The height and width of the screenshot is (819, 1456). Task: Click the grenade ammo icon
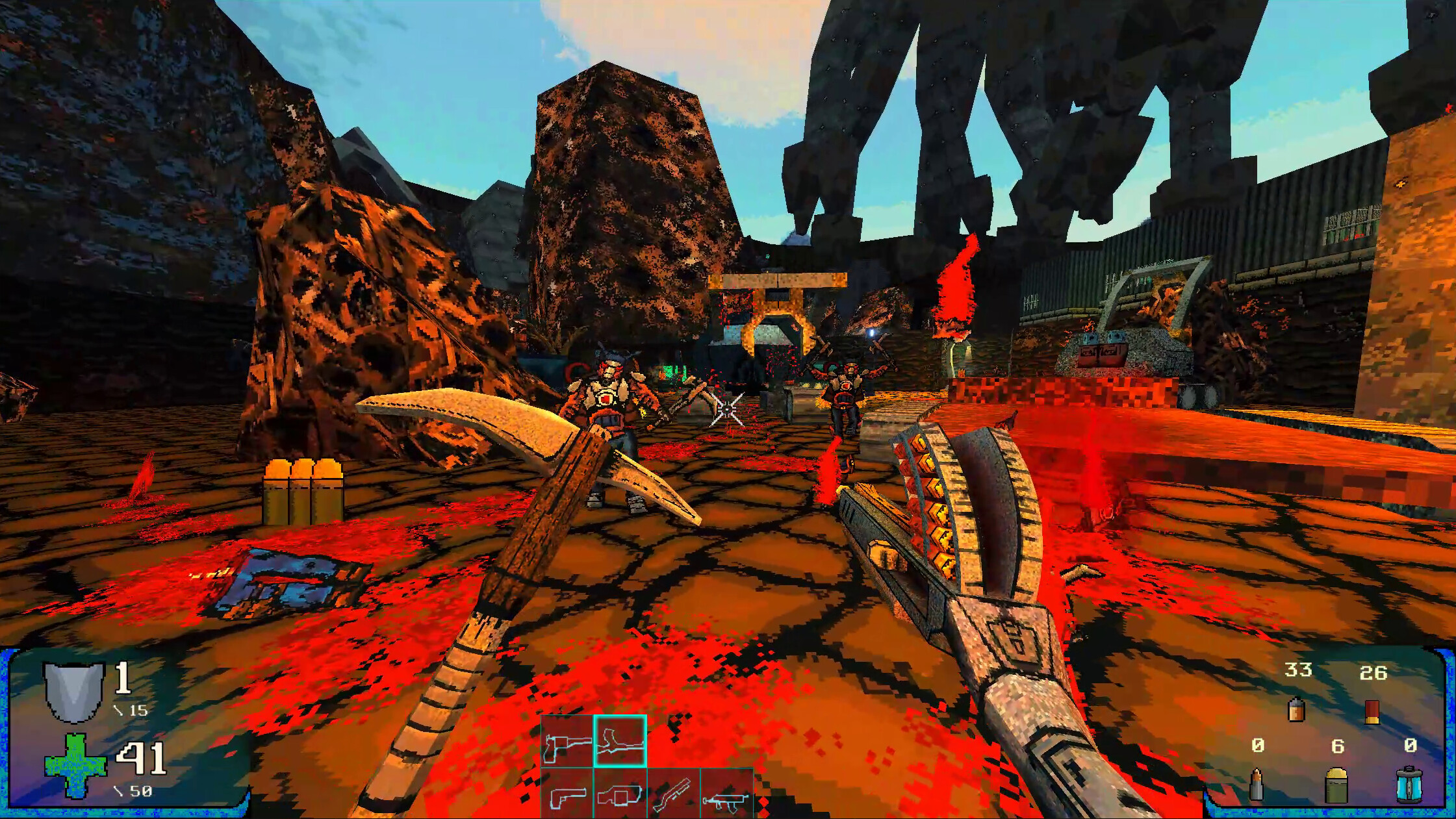(x=1336, y=787)
